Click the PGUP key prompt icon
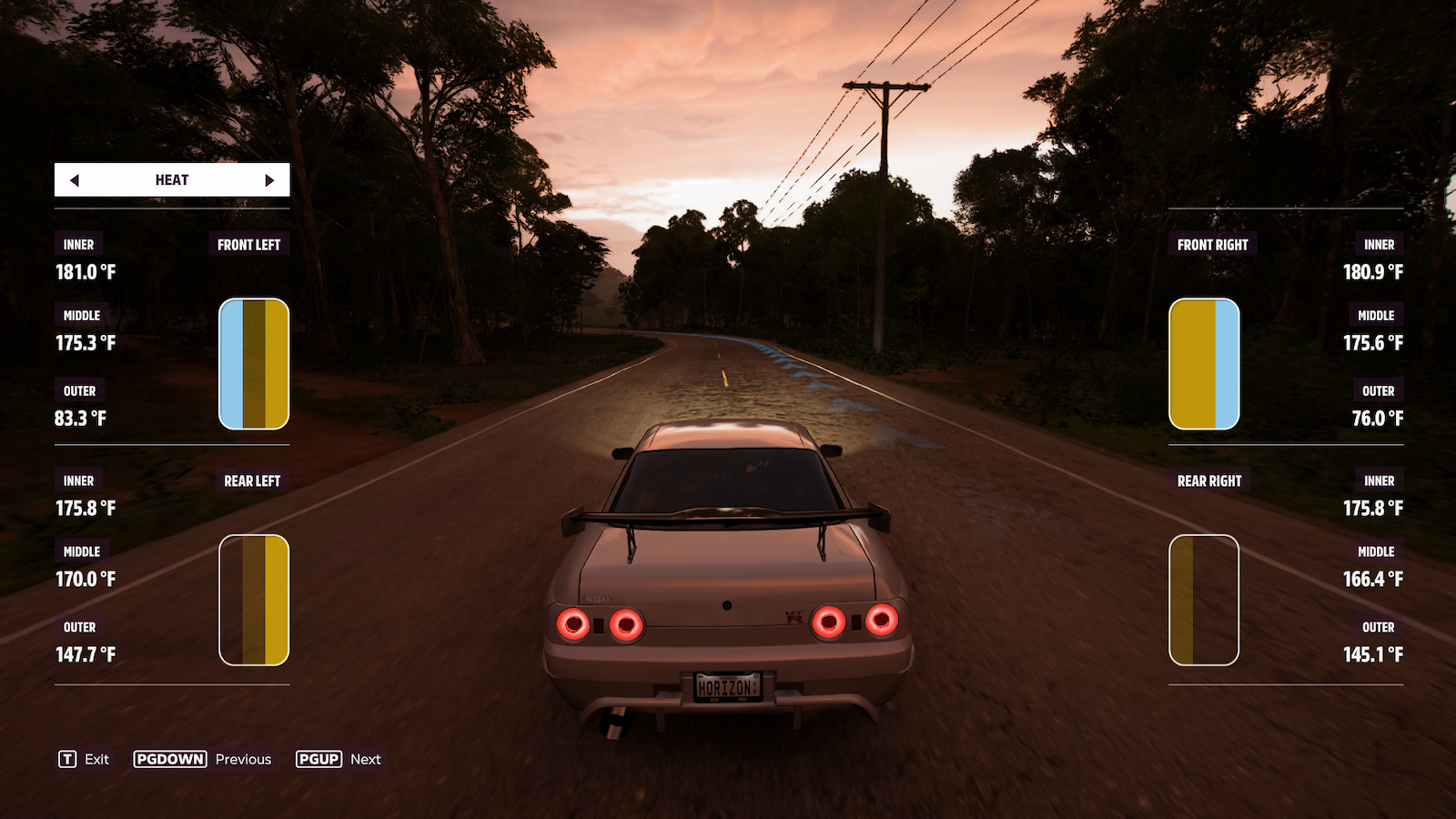This screenshot has width=1456, height=819. click(318, 758)
